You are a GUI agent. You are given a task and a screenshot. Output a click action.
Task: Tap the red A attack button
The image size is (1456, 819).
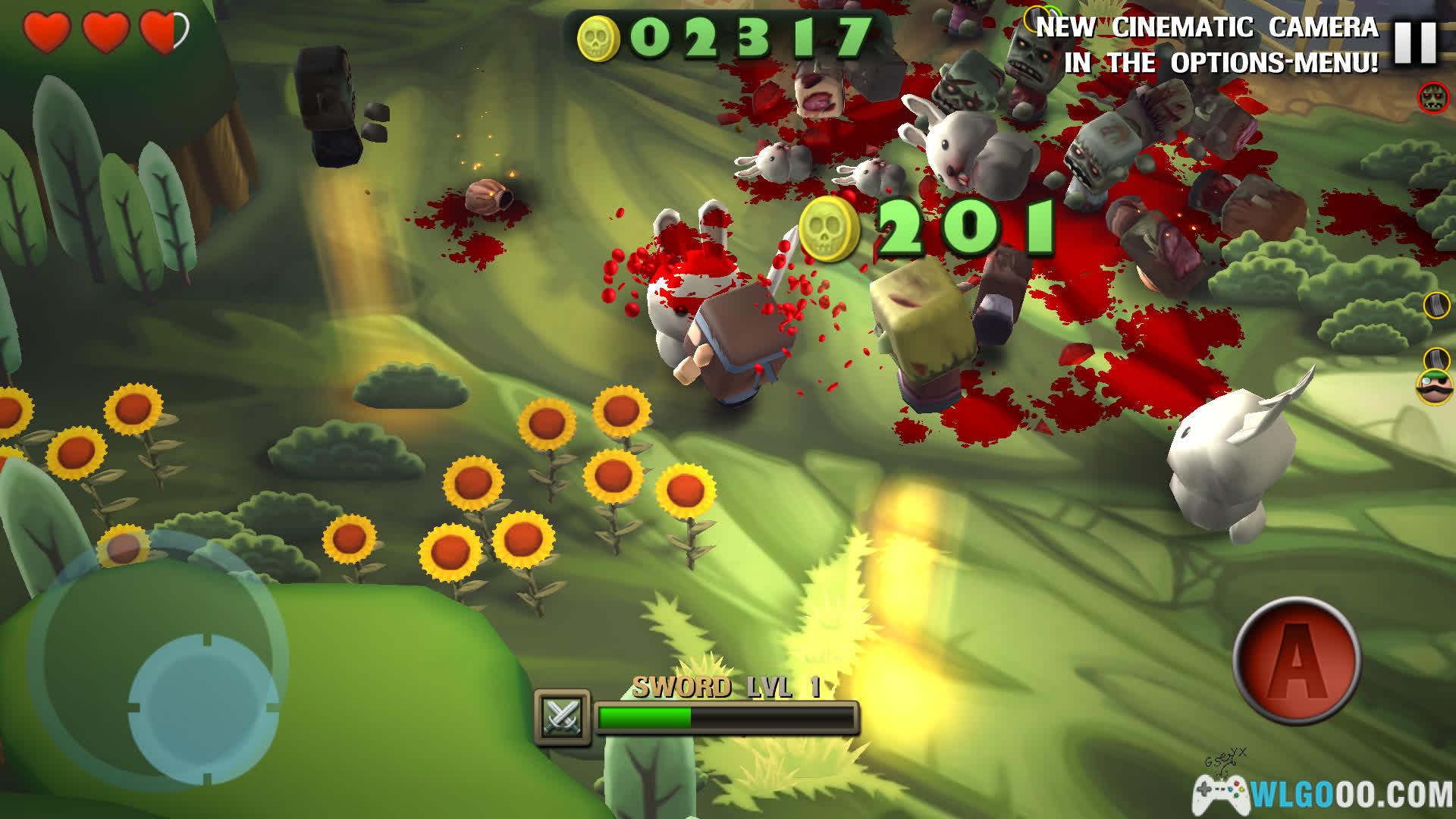[1297, 659]
